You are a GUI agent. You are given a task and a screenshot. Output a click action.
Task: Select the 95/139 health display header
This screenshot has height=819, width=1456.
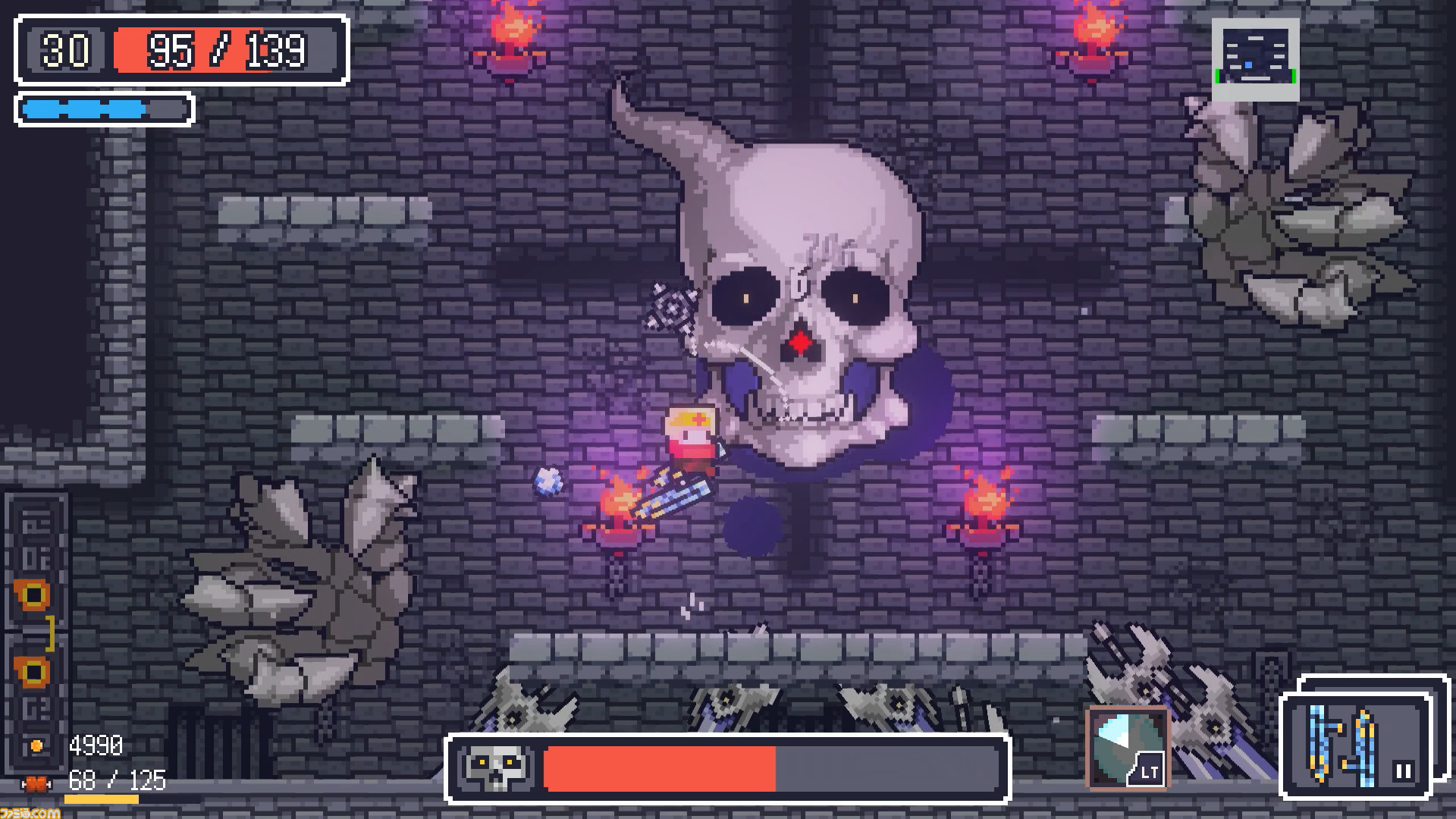[x=224, y=51]
